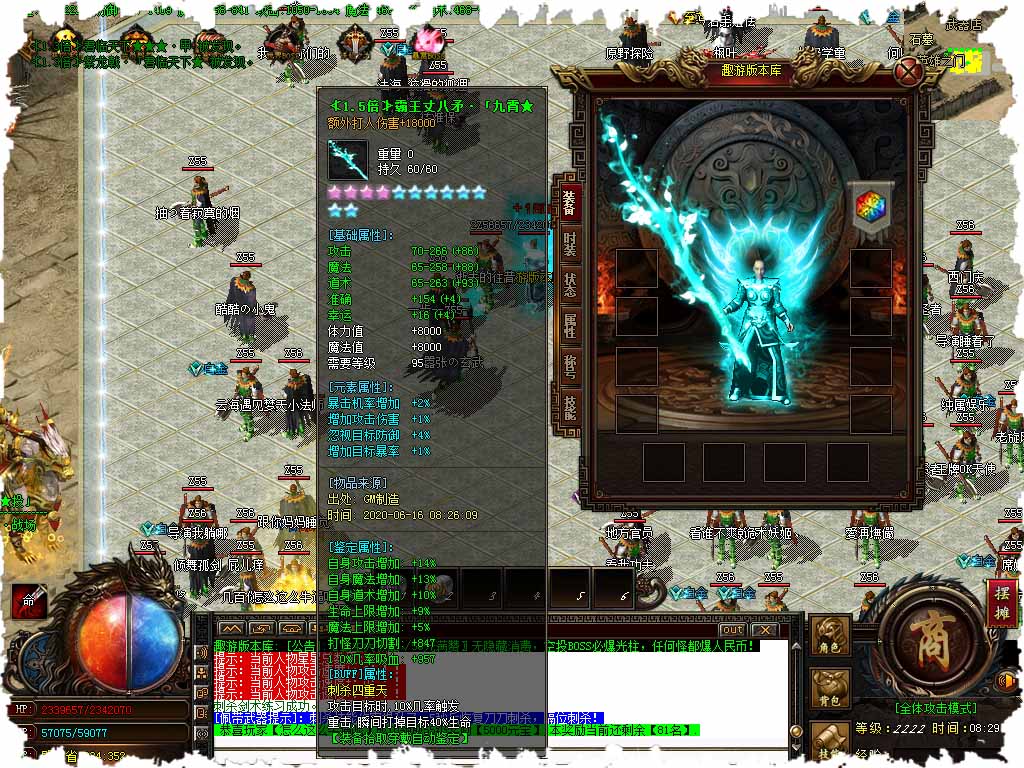The image size is (1024, 768).
Task: Open the 时装 fashion tab
Action: coord(568,243)
